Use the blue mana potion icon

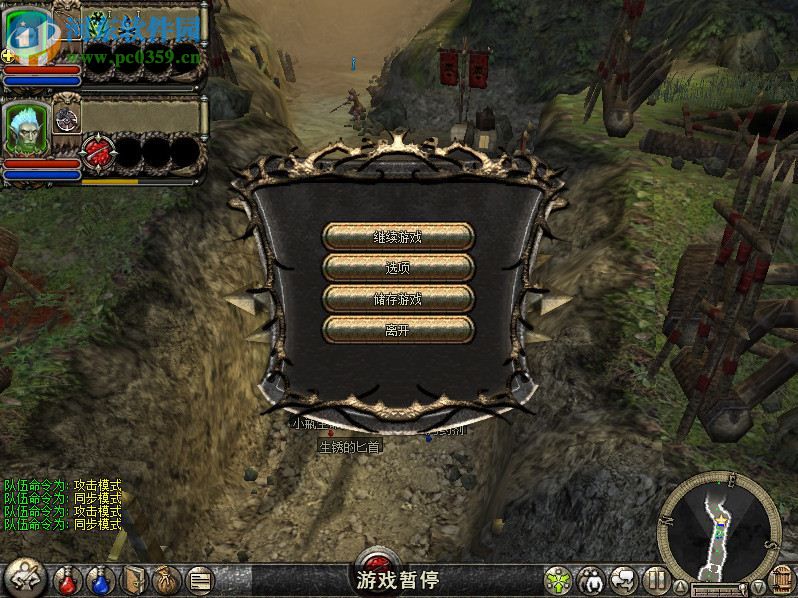pyautogui.click(x=100, y=579)
